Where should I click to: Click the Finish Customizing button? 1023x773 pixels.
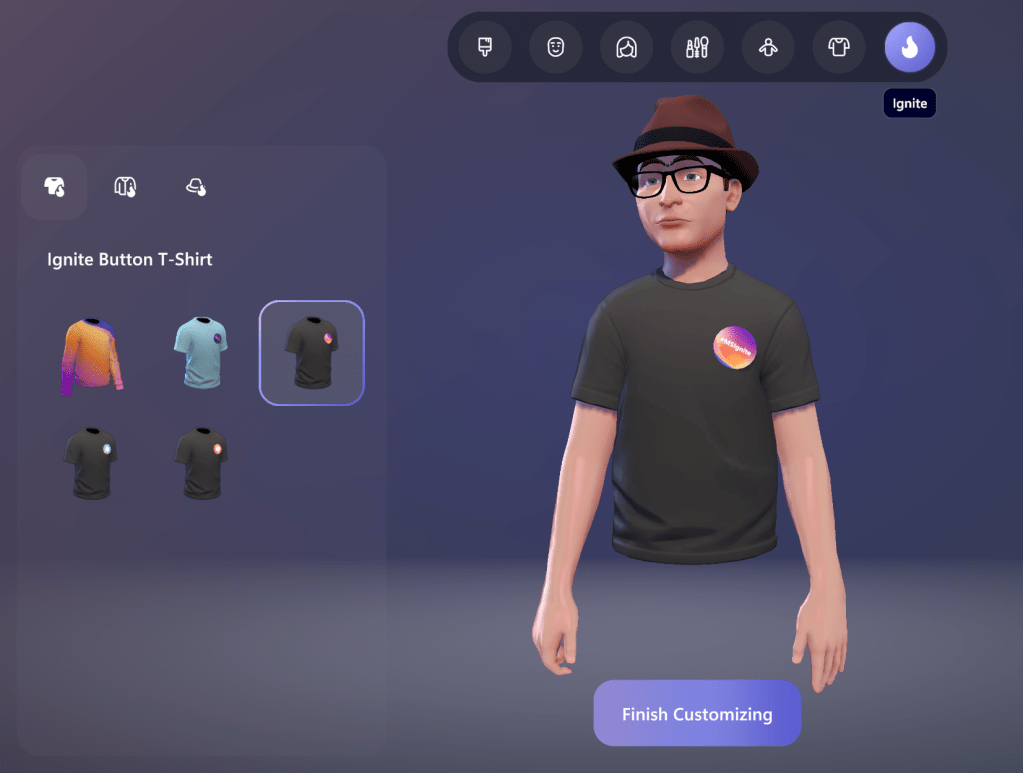[x=697, y=714]
